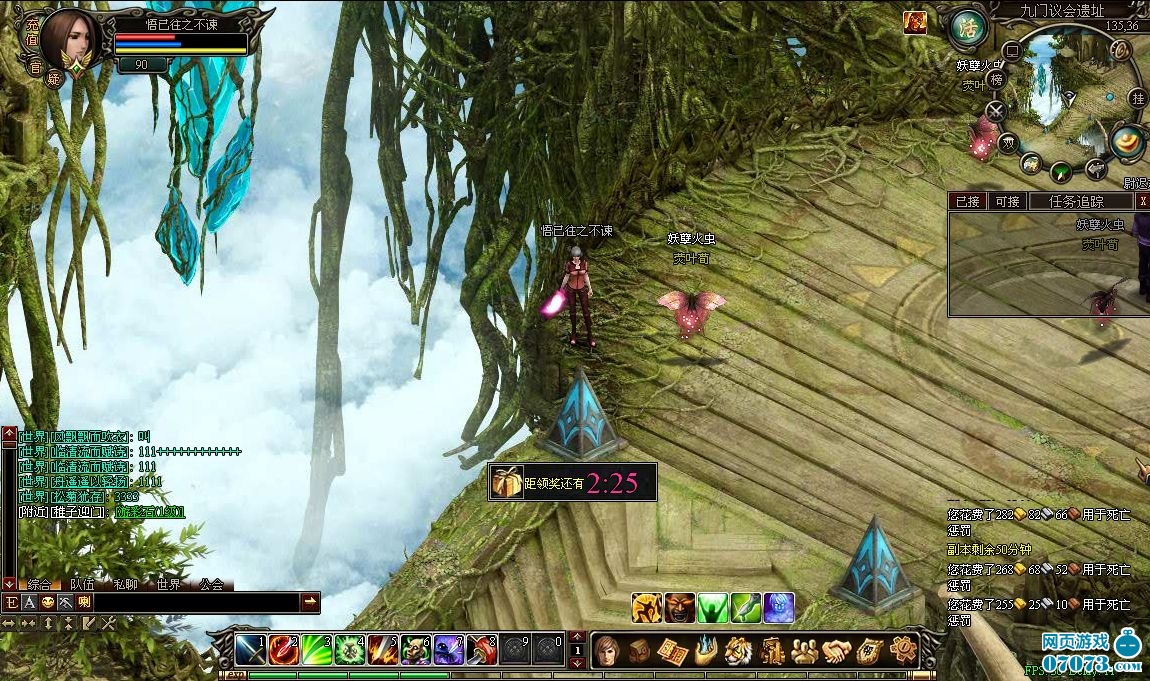This screenshot has width=1150, height=681.
Task: Click the 挂 auto-play button on minimap
Action: coord(1137,98)
